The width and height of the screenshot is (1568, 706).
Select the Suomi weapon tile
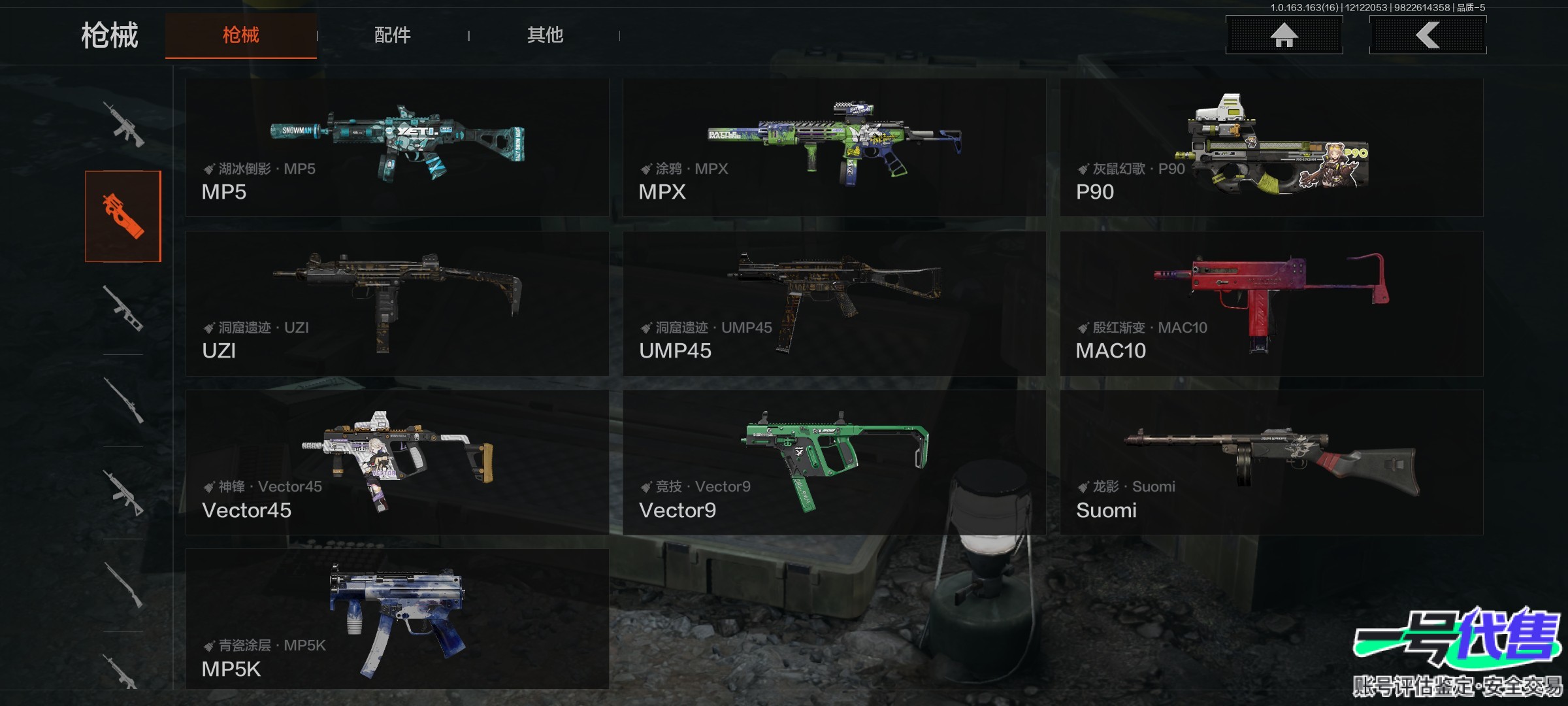tap(1271, 463)
